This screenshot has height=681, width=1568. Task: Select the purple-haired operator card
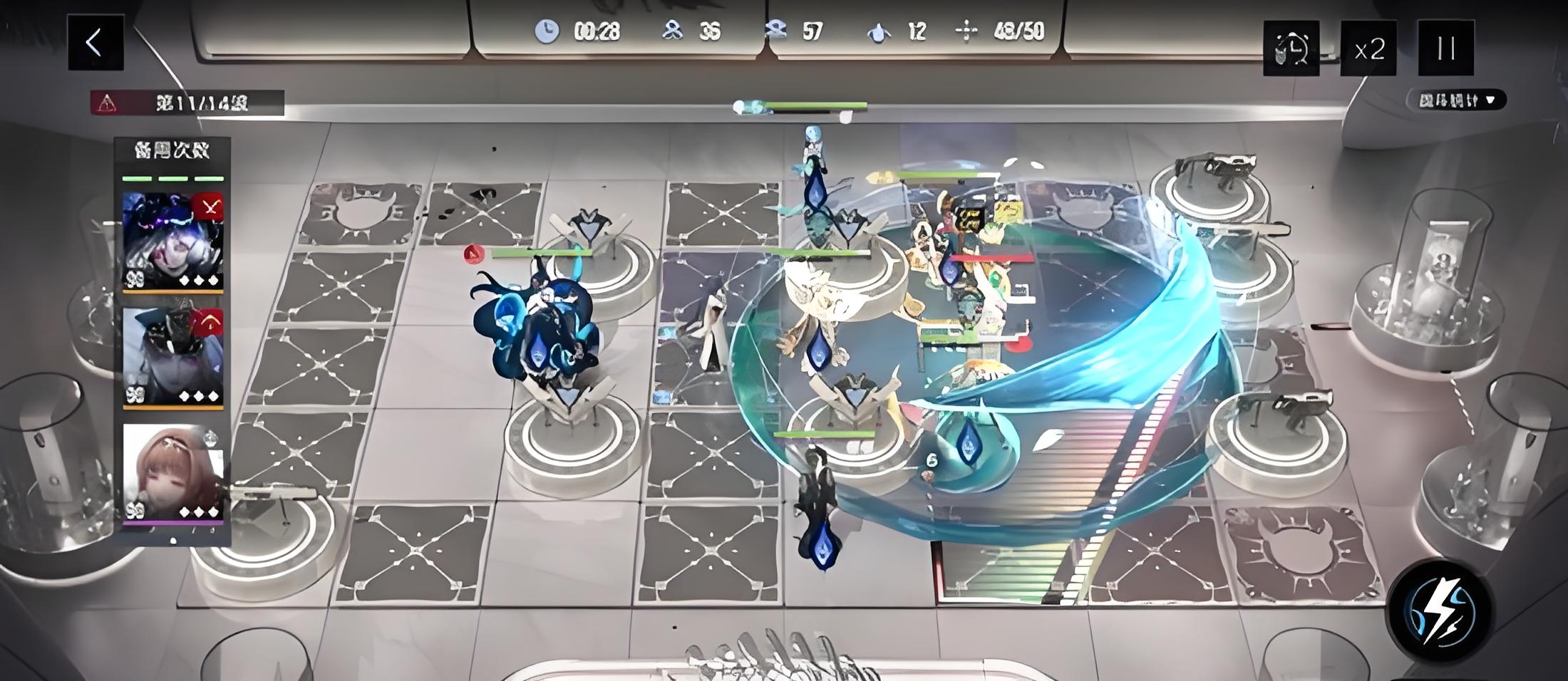[x=172, y=241]
